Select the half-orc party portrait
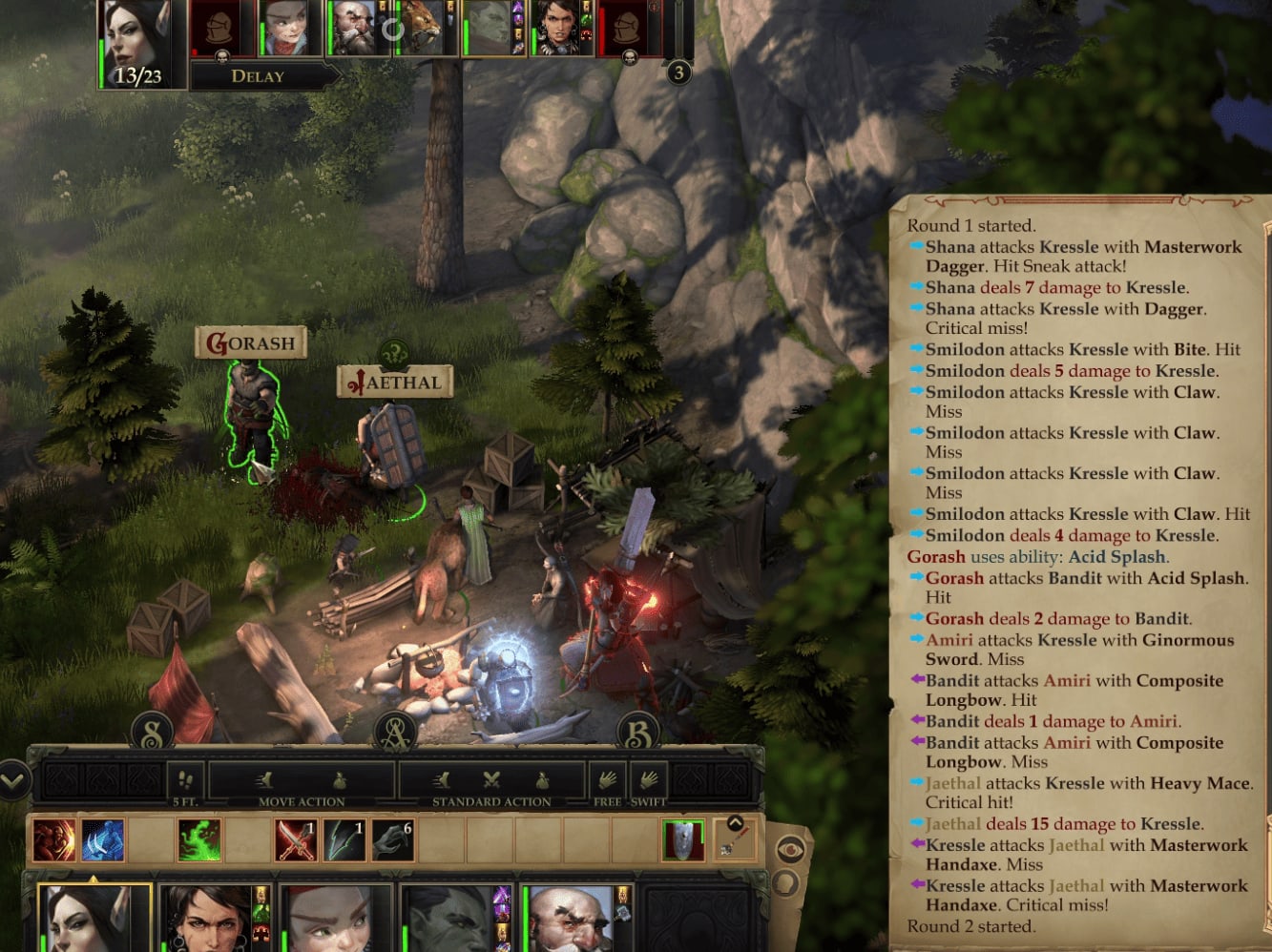The height and width of the screenshot is (952, 1272). click(x=451, y=921)
